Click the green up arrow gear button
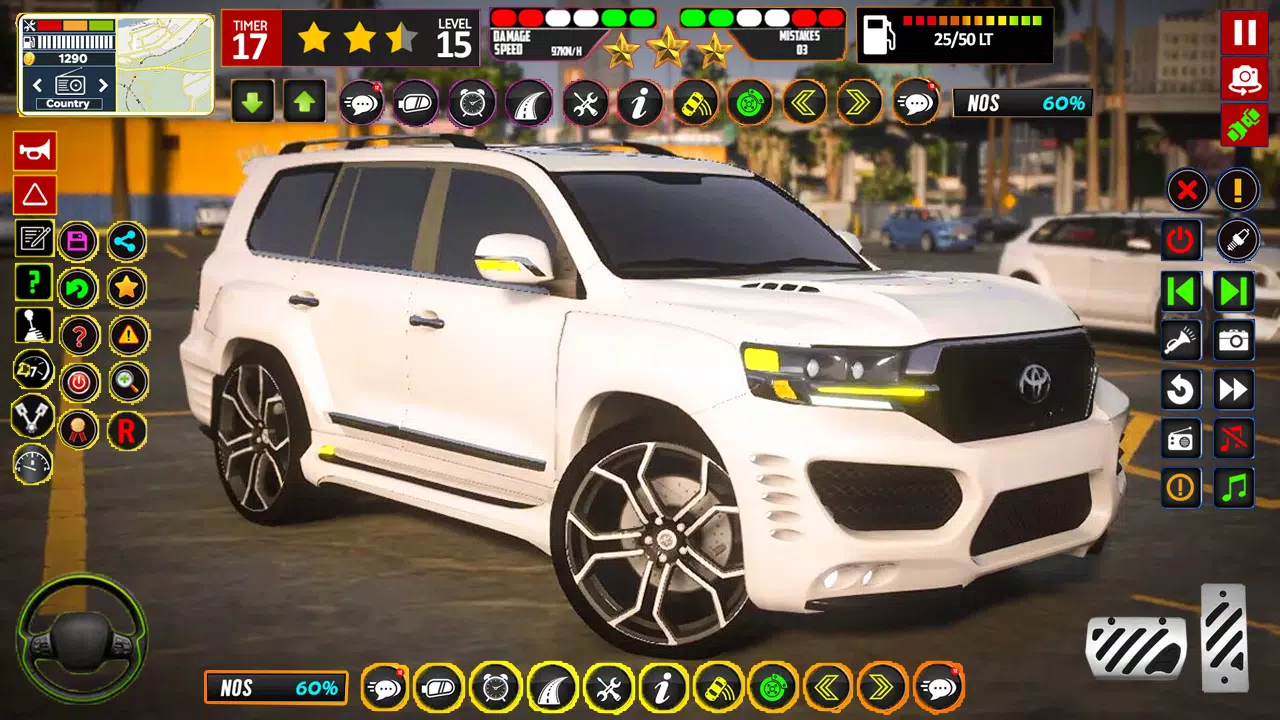 click(305, 103)
